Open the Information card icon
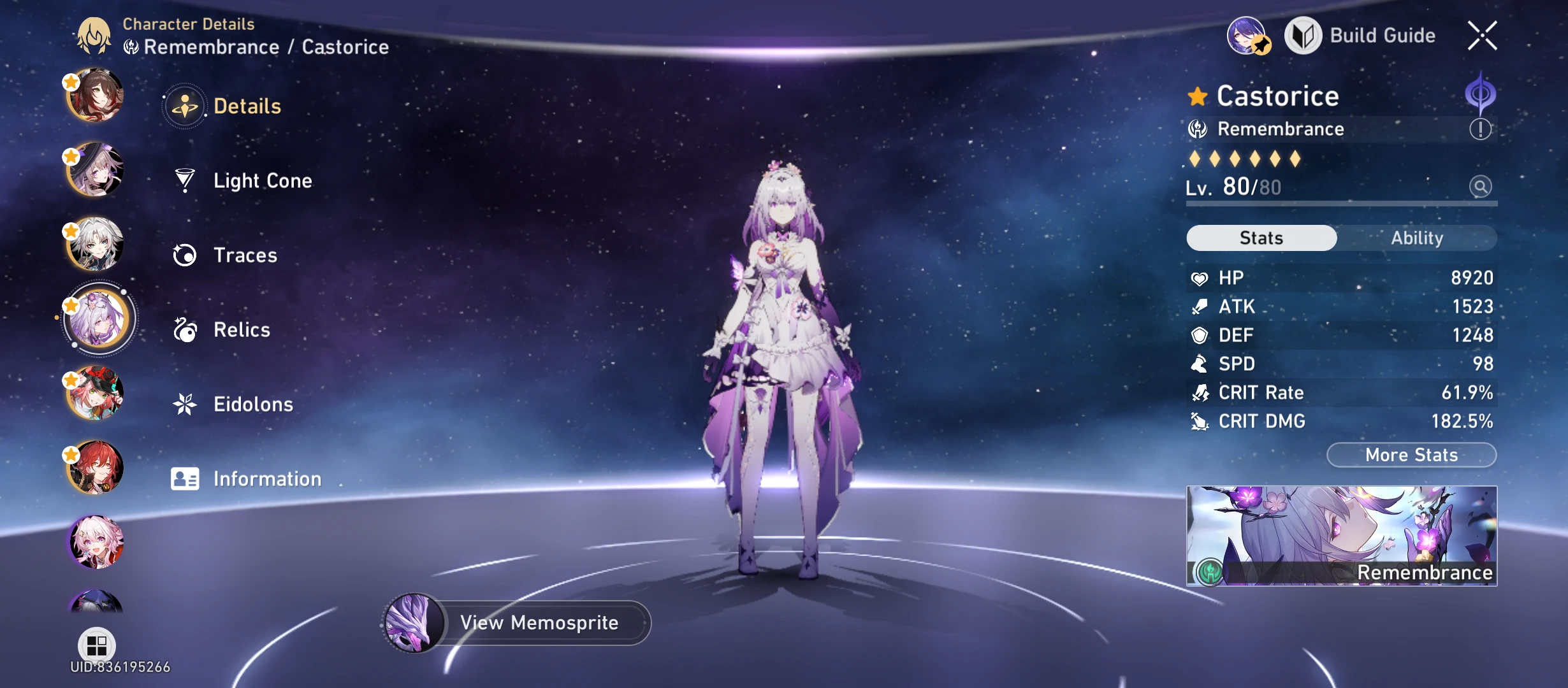The height and width of the screenshot is (688, 1568). tap(185, 478)
